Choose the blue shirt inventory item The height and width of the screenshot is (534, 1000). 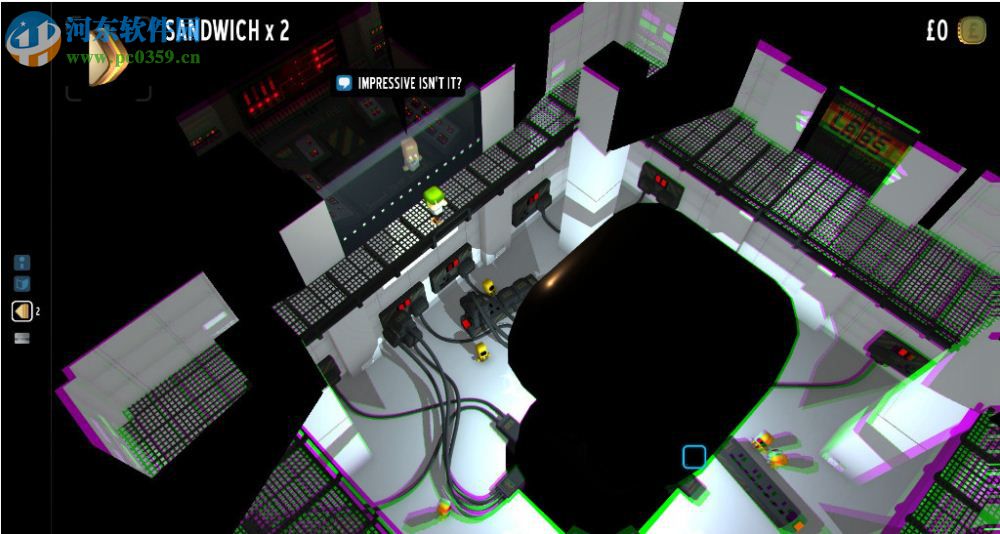[22, 284]
